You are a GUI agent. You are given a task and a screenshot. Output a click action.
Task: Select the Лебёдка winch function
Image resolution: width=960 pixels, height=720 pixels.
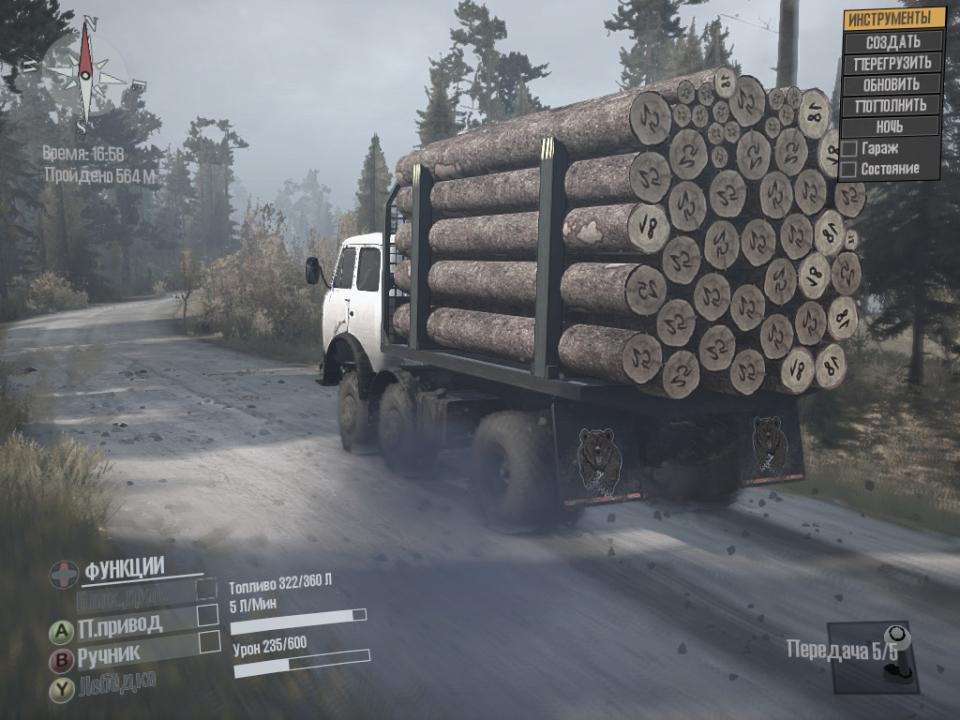(x=116, y=684)
